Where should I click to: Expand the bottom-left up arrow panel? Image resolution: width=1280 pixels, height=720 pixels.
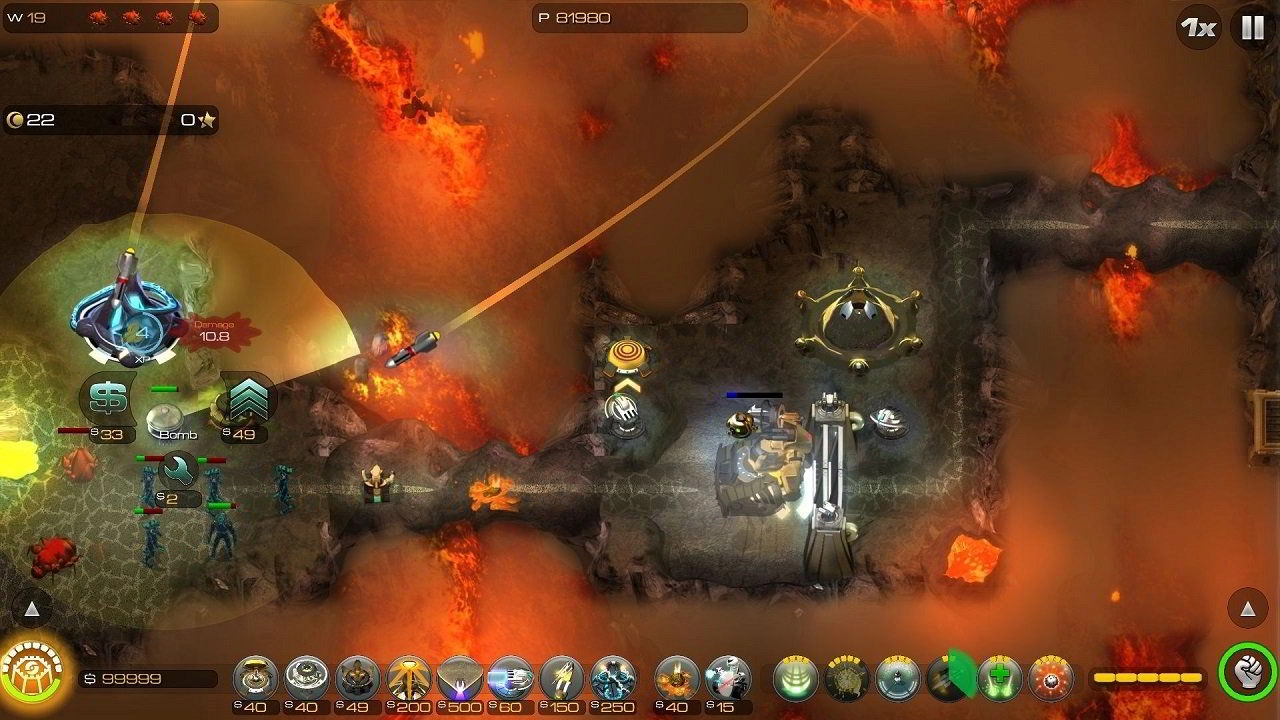(x=32, y=608)
